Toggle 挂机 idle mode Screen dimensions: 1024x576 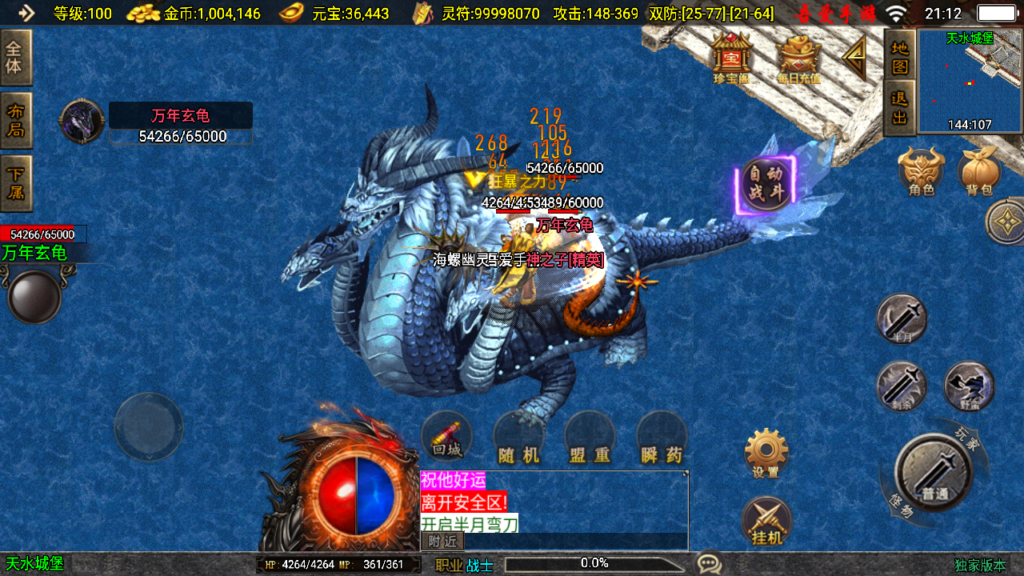[766, 521]
